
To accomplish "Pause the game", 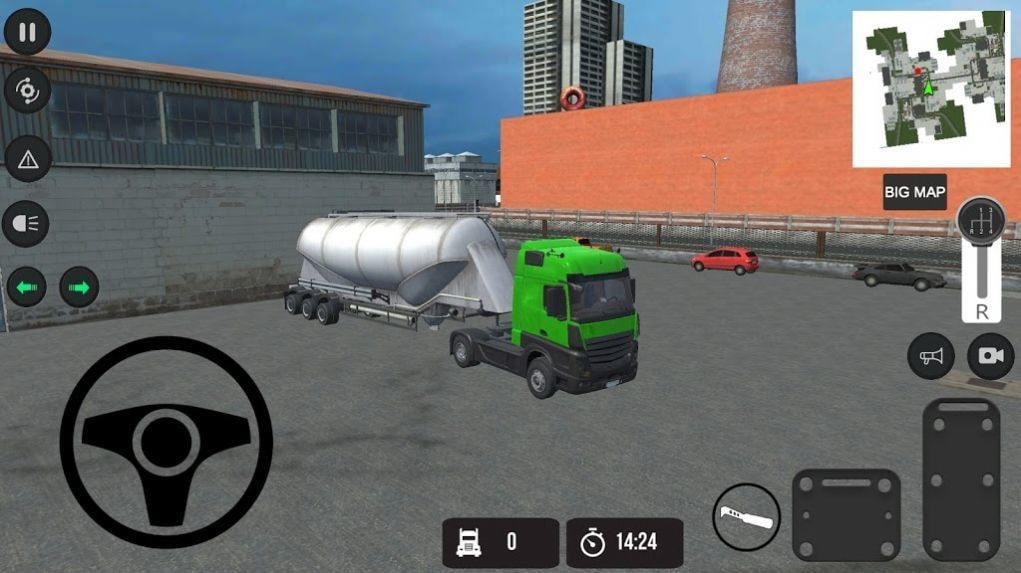I will [27, 33].
